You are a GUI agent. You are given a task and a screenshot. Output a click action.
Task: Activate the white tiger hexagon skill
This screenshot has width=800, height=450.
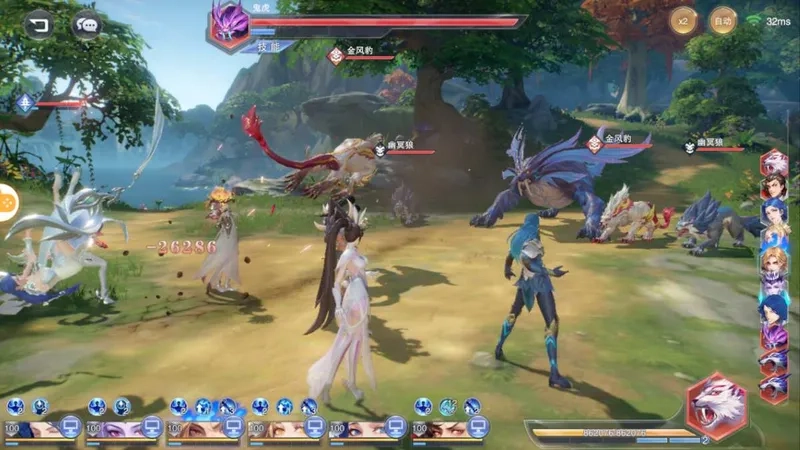[x=716, y=404]
